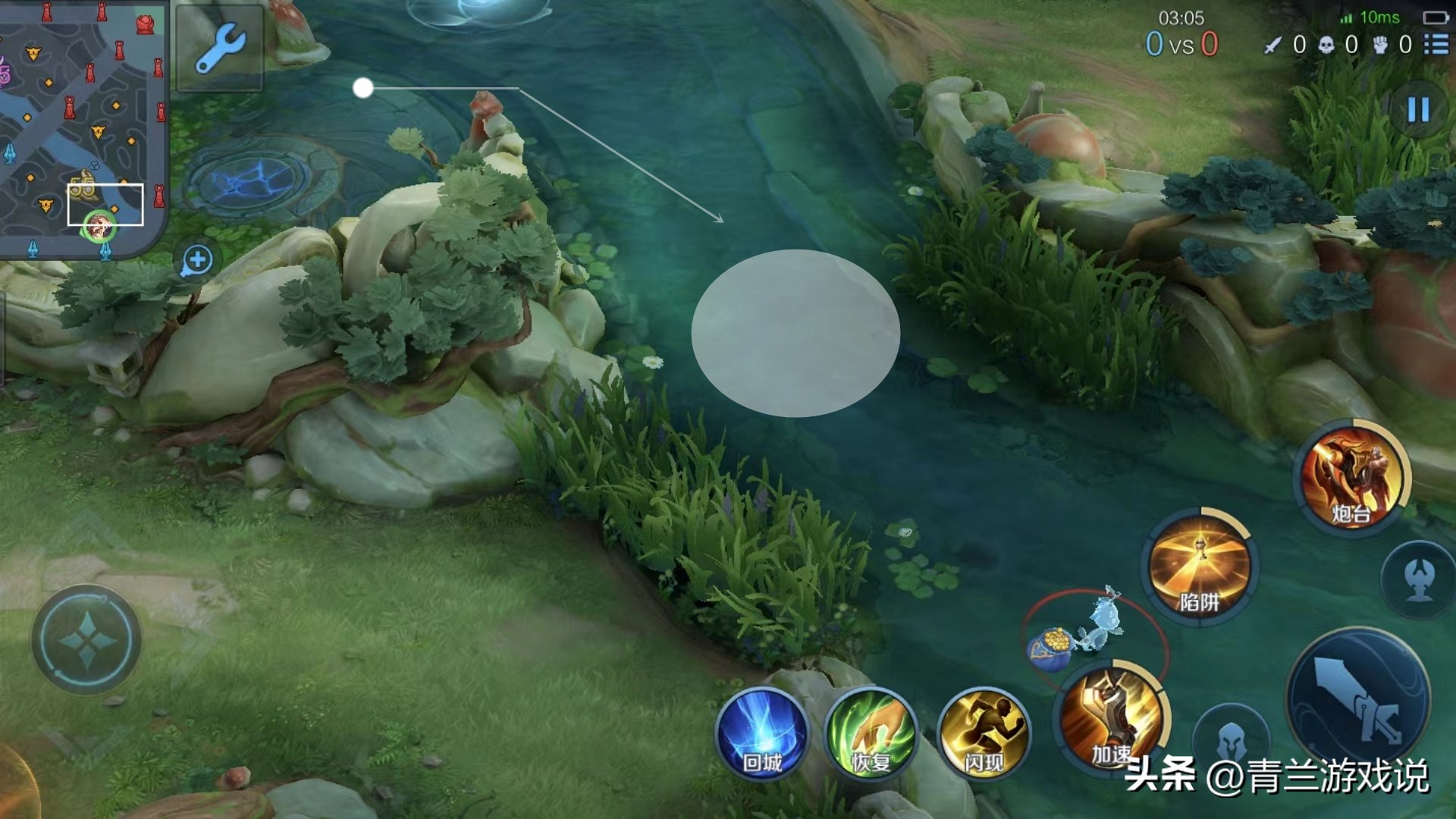Use the 闪现 flash summoner spell
1456x819 pixels.
click(984, 734)
